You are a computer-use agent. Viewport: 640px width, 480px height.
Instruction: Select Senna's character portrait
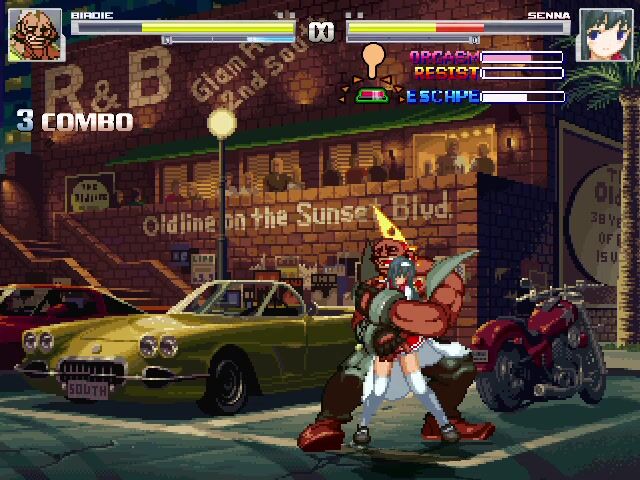(x=603, y=36)
